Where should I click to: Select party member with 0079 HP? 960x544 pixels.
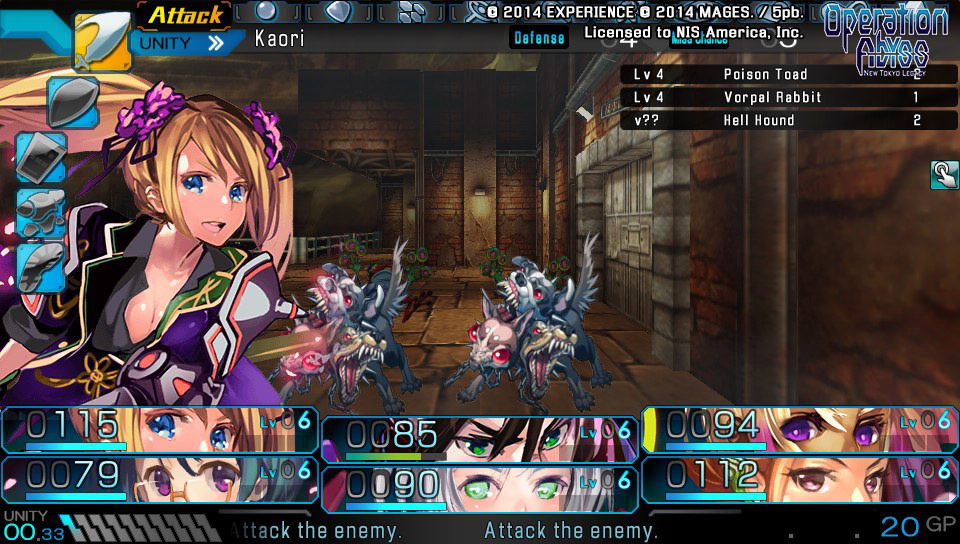coord(160,478)
